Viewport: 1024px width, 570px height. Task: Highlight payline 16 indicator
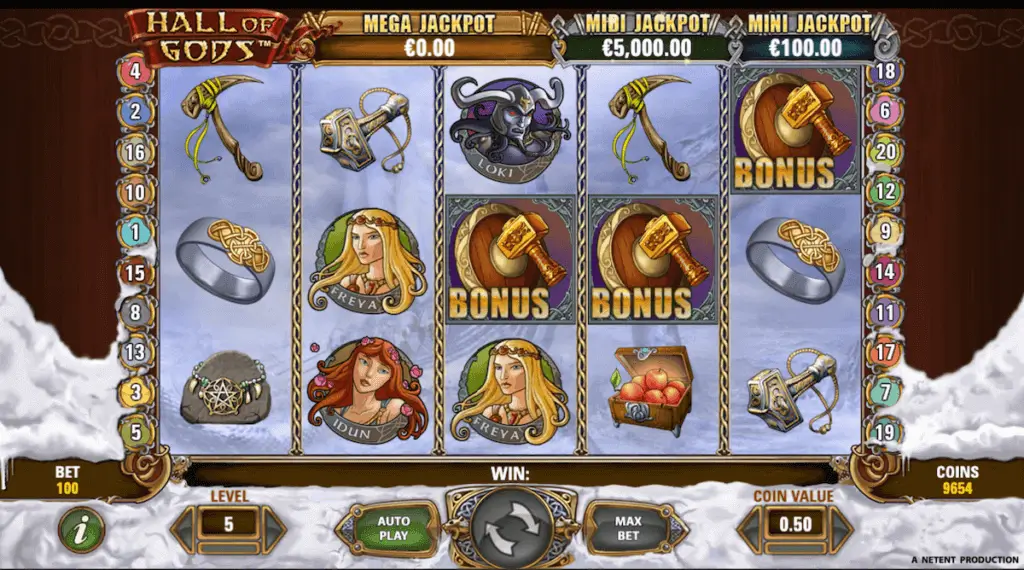[135, 152]
